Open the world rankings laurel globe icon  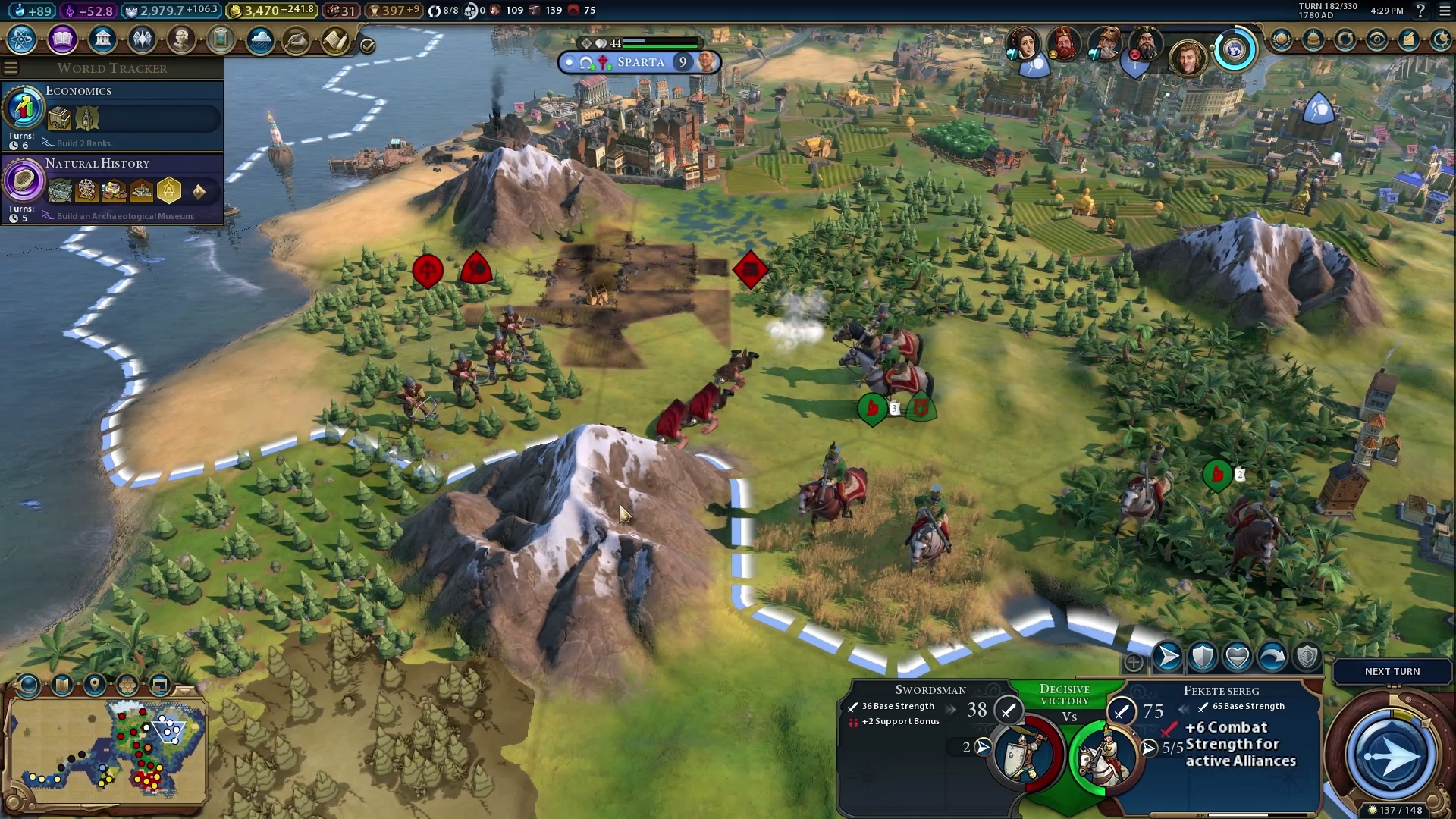pos(1282,39)
